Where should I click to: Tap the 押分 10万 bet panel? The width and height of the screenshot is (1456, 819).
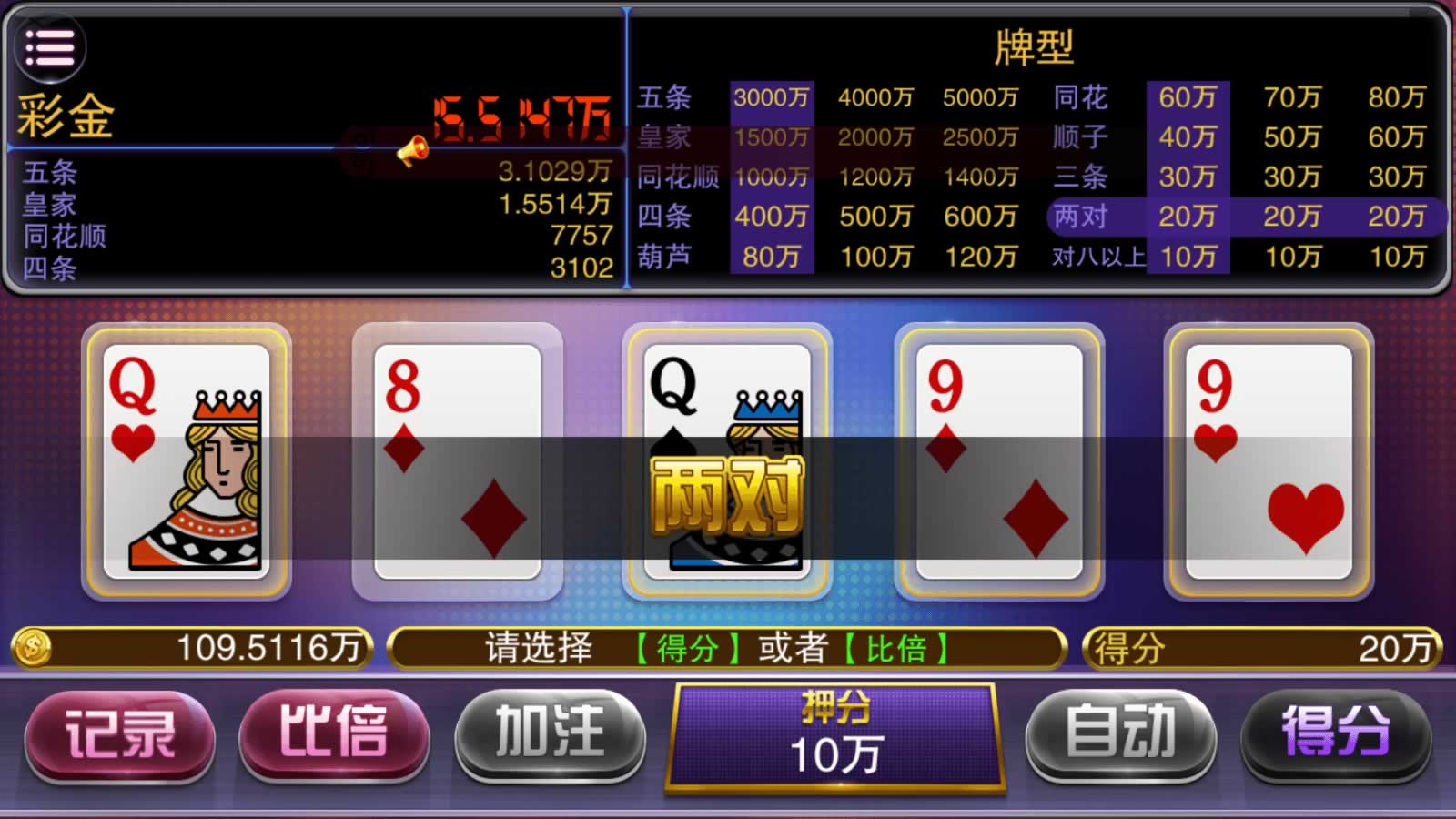[x=834, y=737]
